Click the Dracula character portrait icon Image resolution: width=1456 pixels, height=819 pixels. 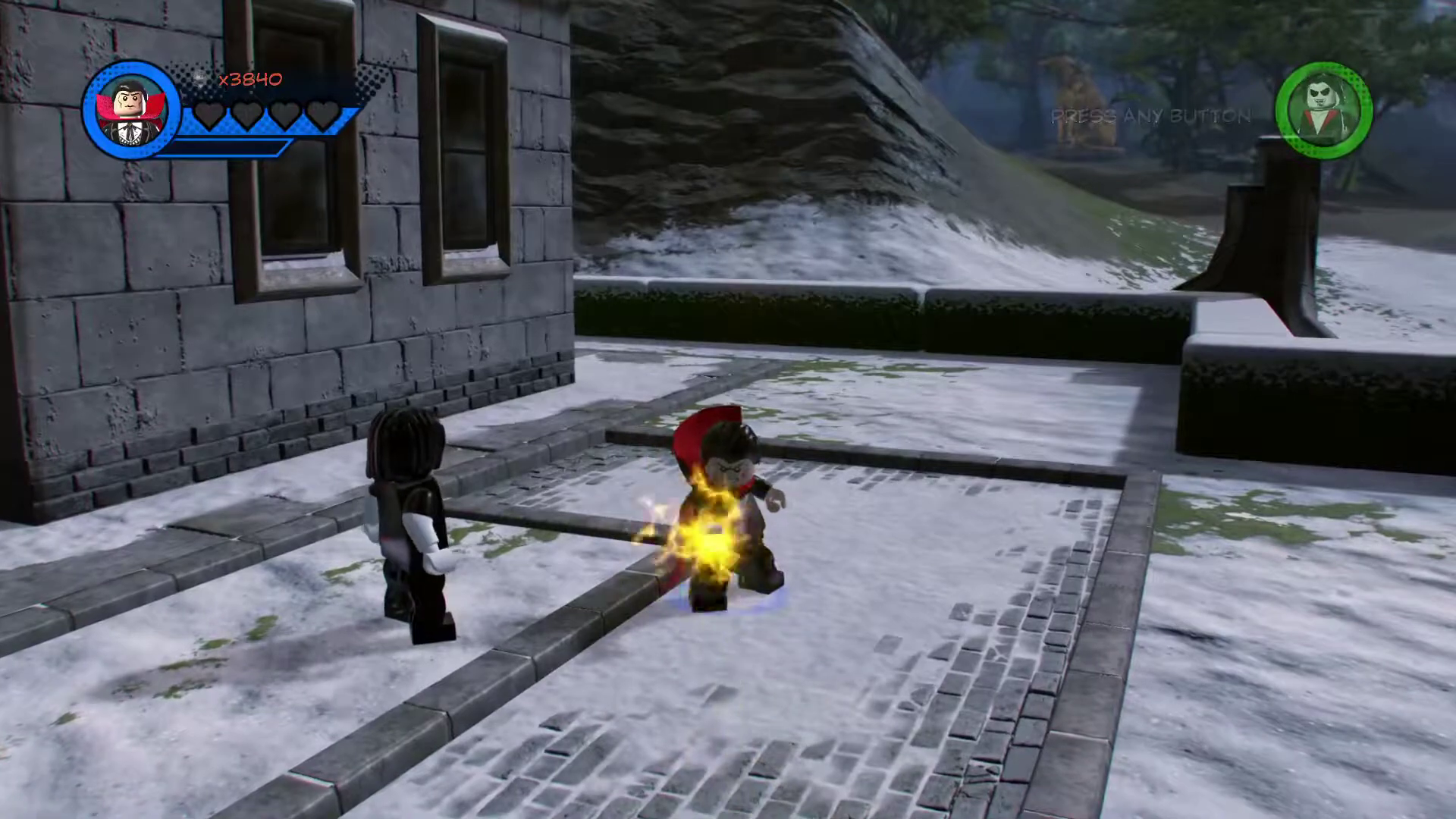point(130,108)
